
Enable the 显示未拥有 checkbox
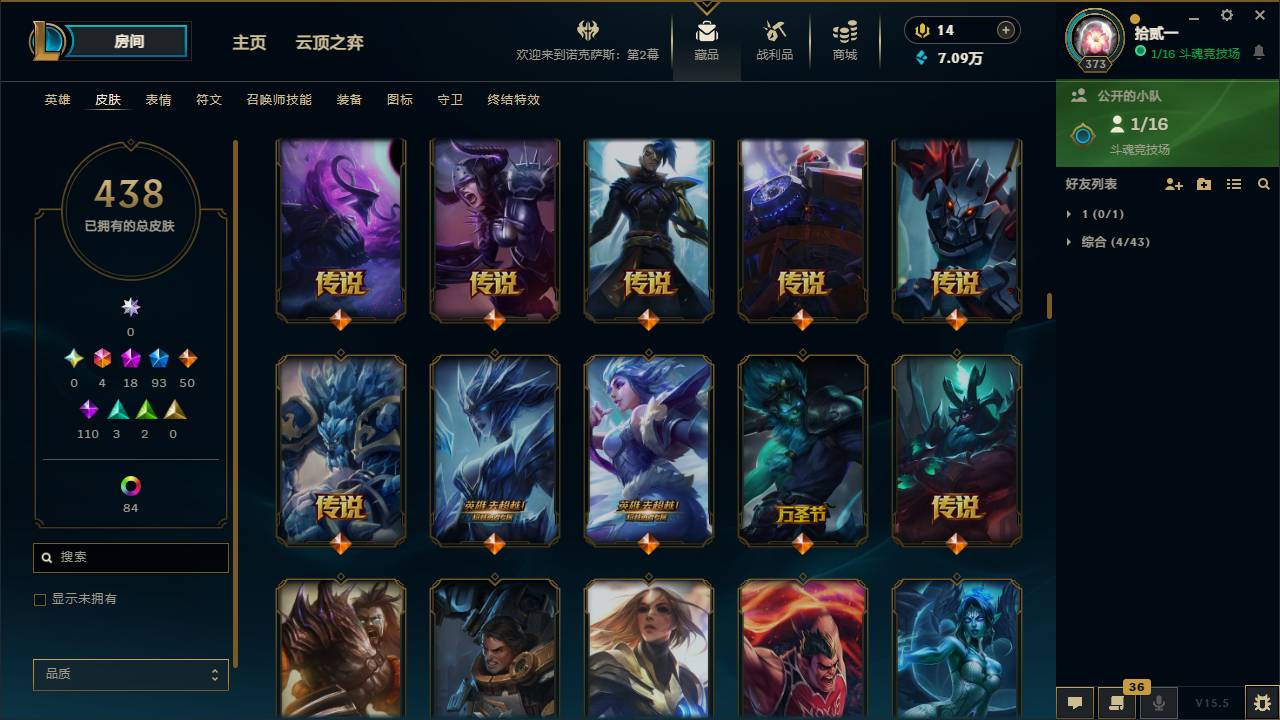(x=40, y=599)
